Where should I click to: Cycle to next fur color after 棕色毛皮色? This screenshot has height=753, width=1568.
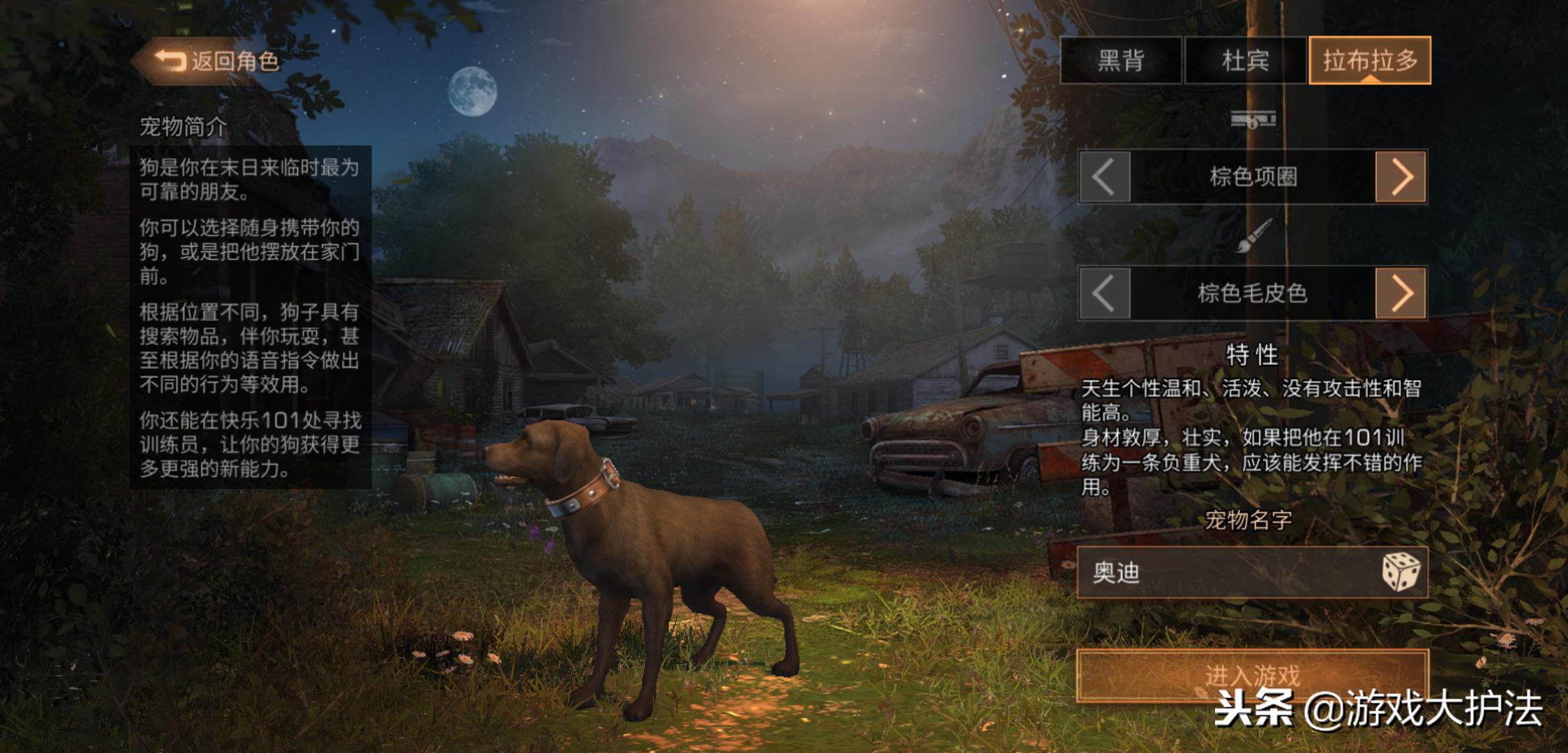point(1401,294)
